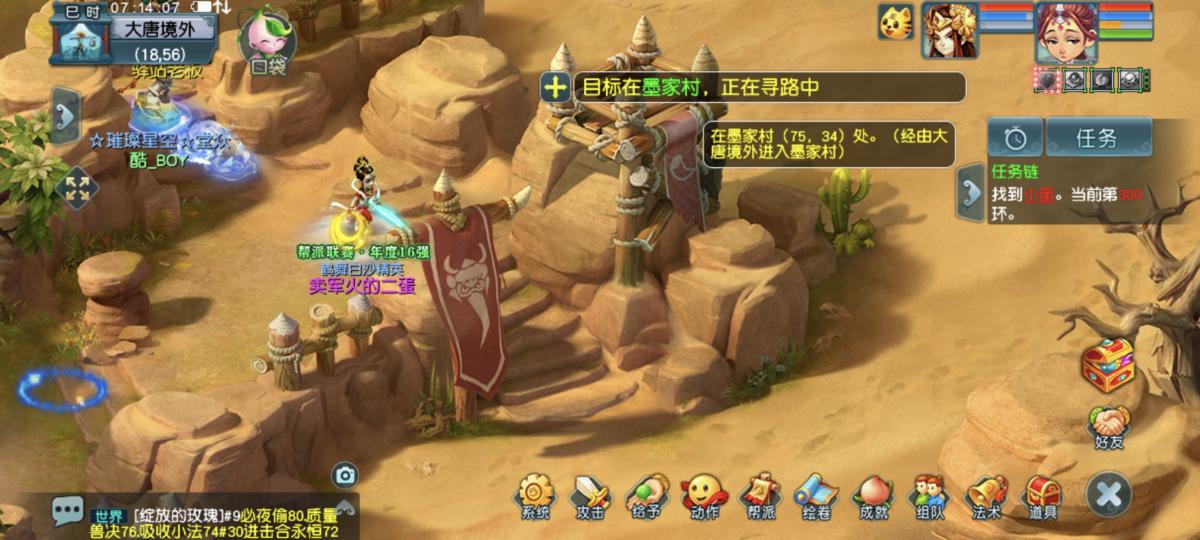Open the 帮派 guild panel
The image size is (1200, 540).
759,495
